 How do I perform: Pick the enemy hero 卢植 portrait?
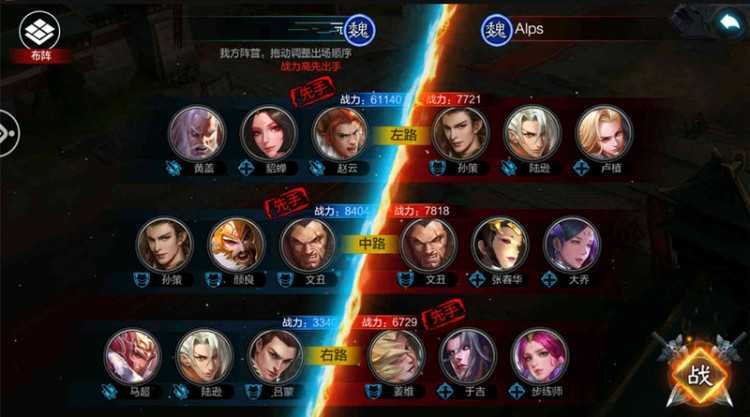tap(604, 133)
